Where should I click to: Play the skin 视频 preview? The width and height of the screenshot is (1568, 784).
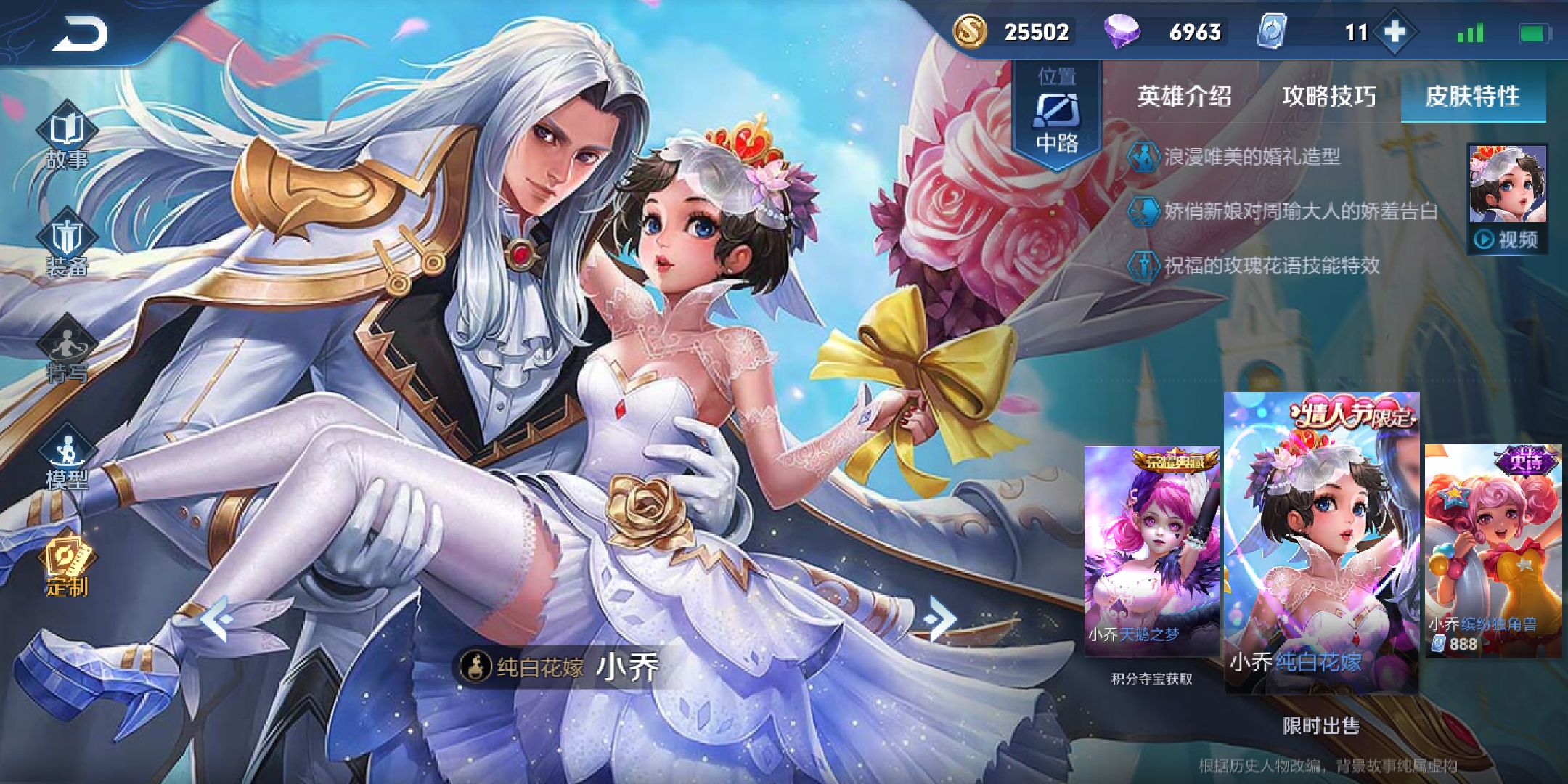(x=1507, y=197)
